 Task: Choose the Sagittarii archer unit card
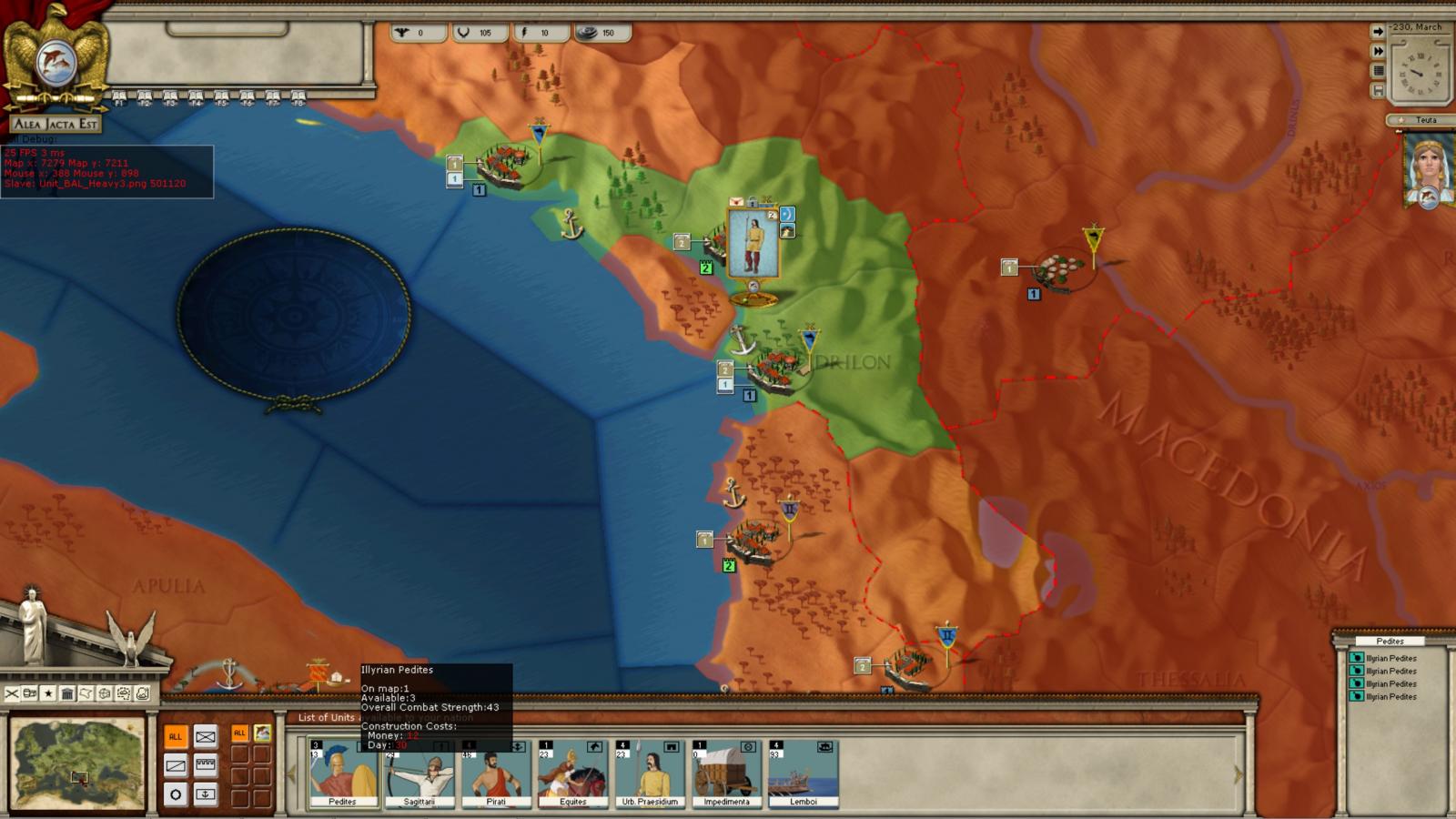click(x=420, y=773)
